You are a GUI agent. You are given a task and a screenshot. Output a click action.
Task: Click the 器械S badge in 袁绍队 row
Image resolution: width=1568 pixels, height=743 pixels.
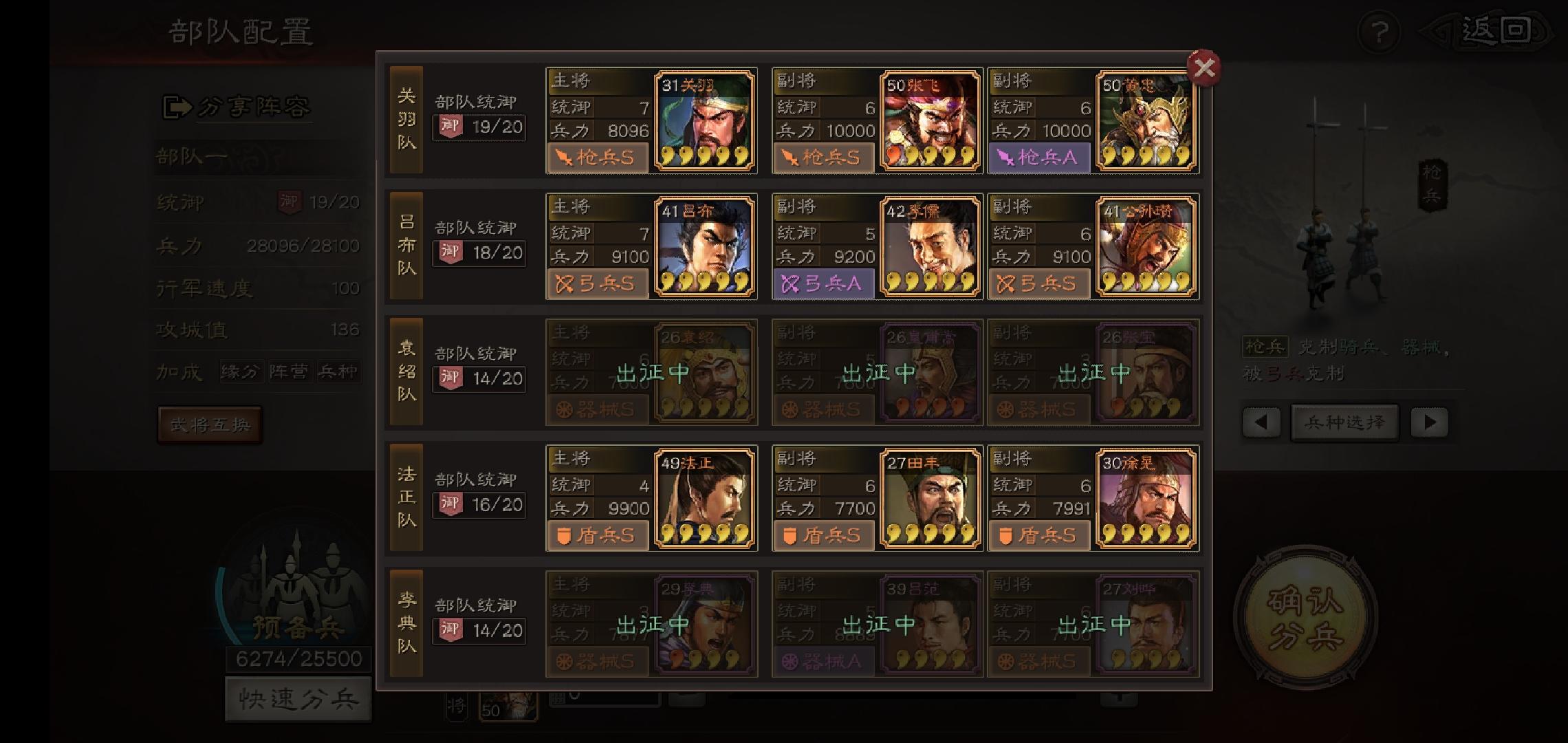click(x=597, y=410)
